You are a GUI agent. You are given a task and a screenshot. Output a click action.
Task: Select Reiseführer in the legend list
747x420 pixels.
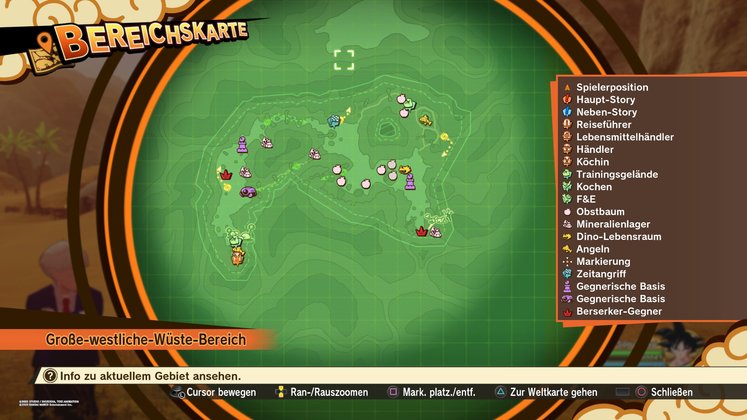tap(605, 124)
